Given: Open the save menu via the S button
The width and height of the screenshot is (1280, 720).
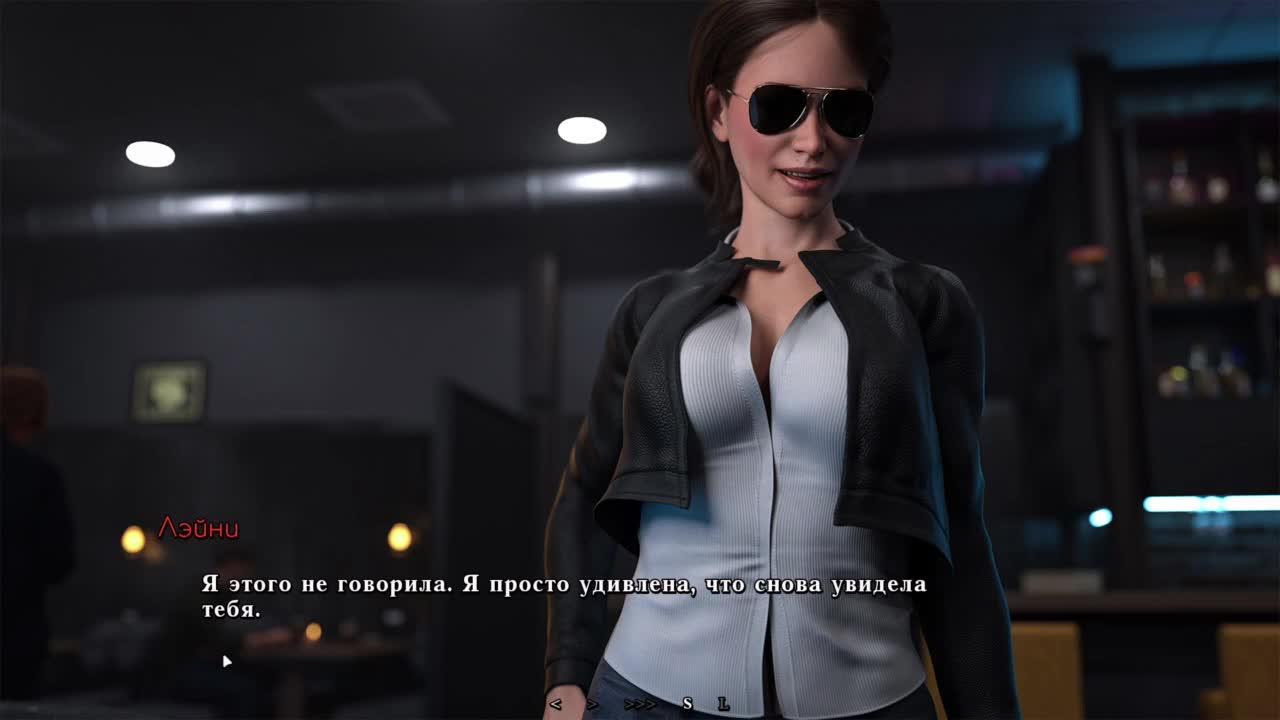Looking at the screenshot, I should [687, 704].
